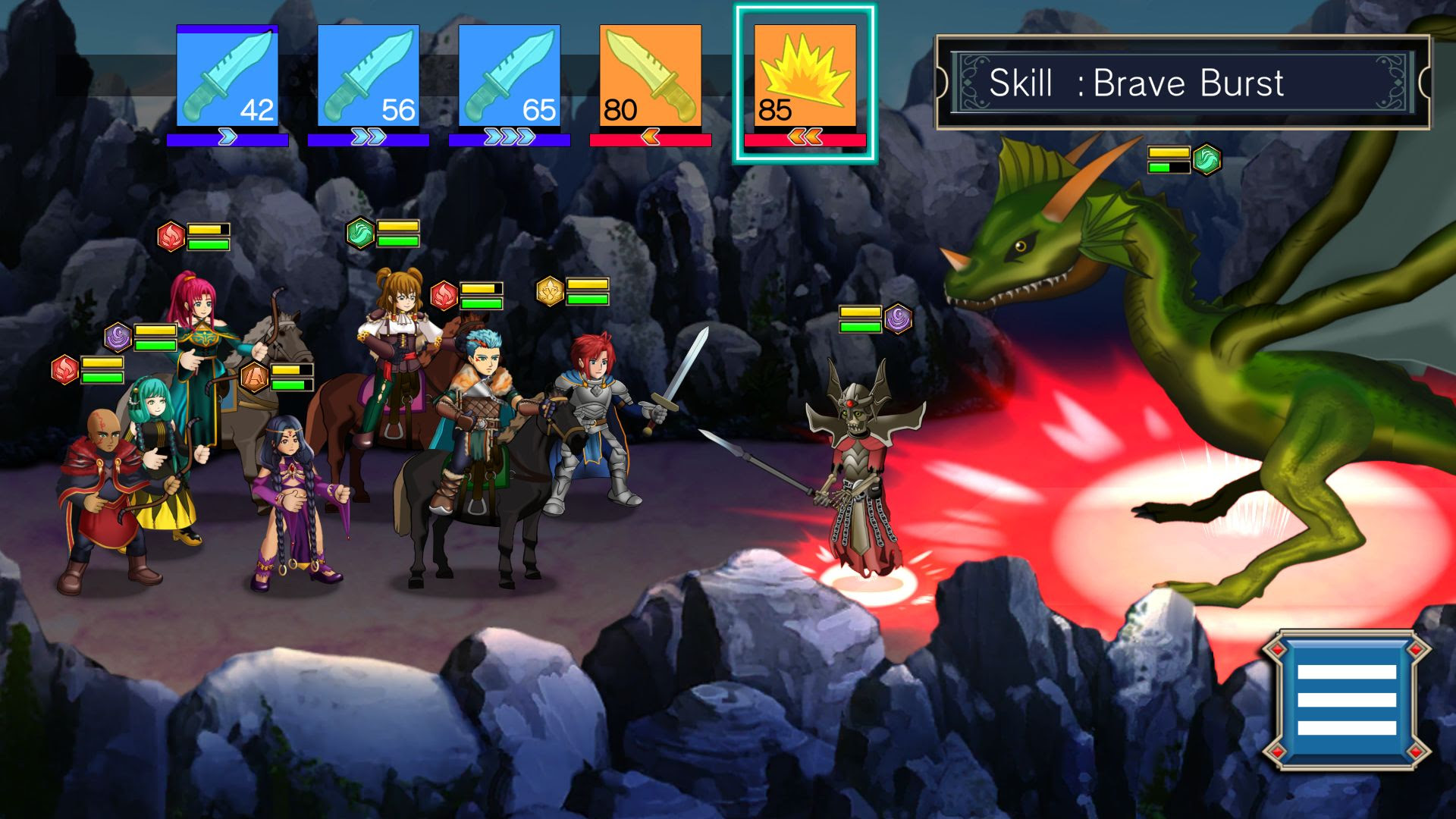Activate the Brave Burst card numbered 85

[805, 77]
